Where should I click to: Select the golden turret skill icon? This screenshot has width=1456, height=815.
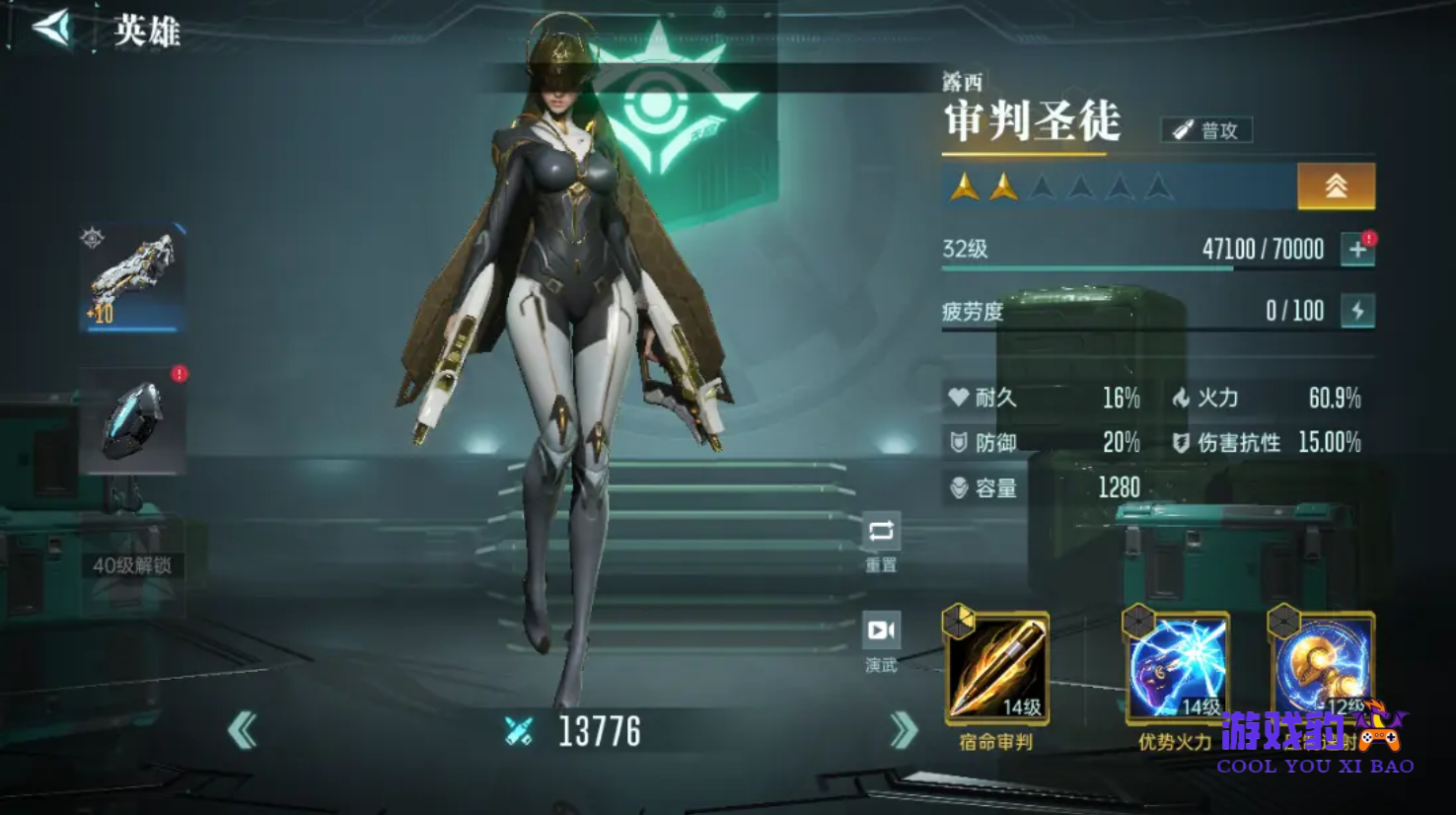point(1322,663)
